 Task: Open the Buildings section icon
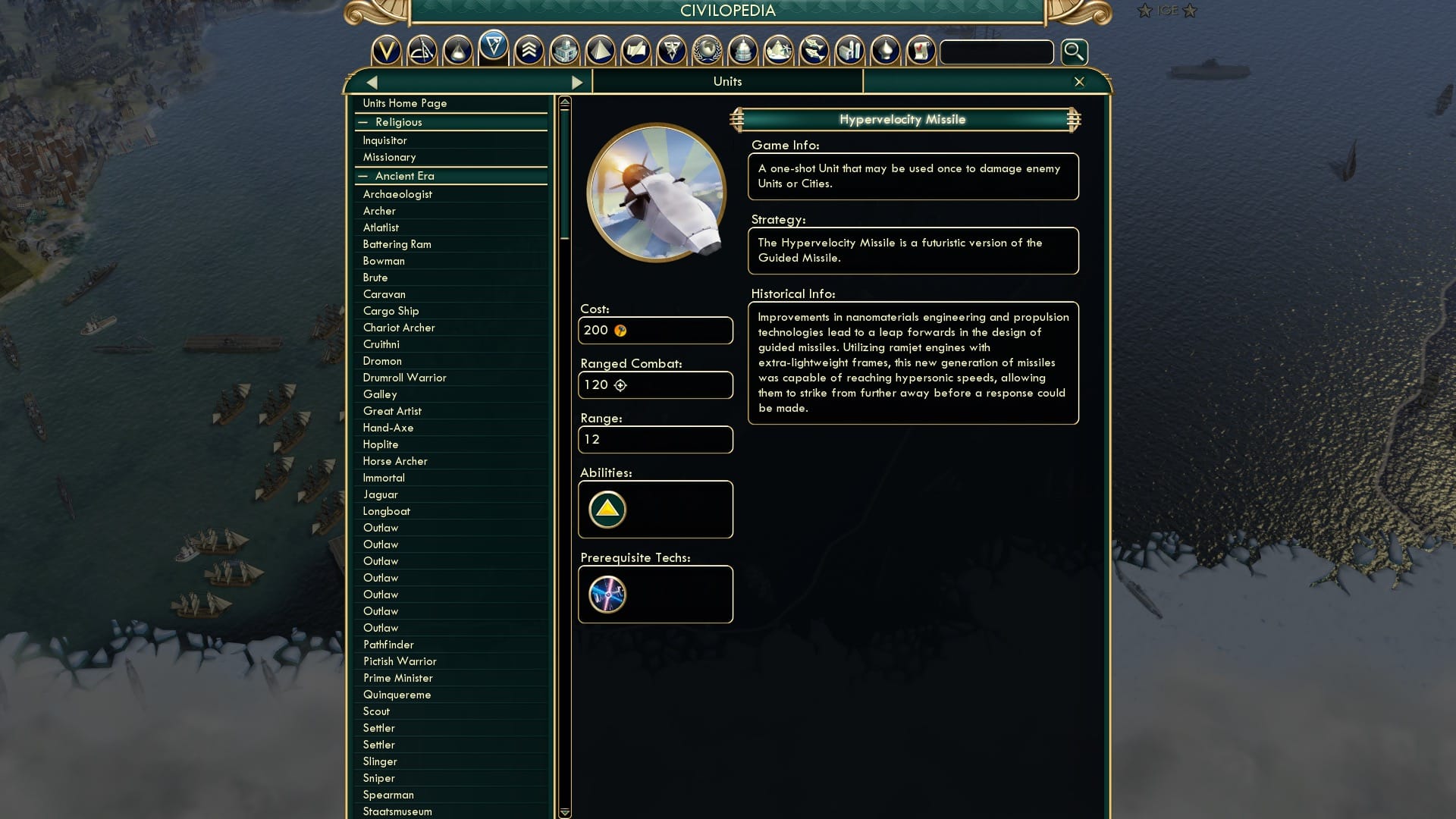[566, 52]
